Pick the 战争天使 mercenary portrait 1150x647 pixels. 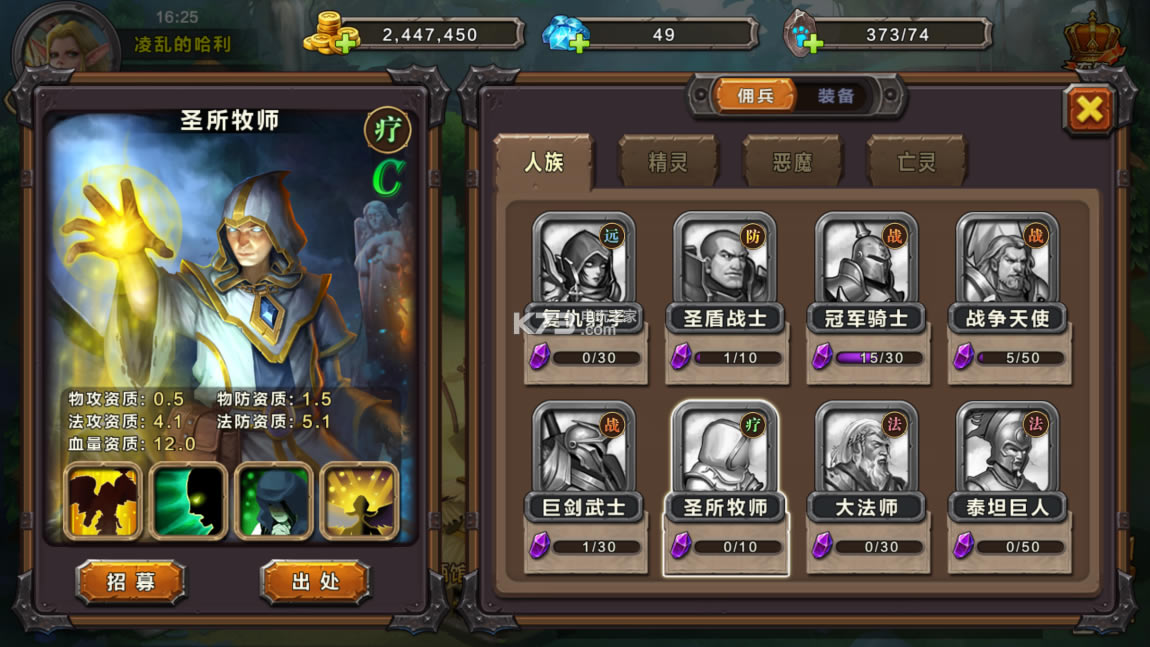coord(1008,262)
